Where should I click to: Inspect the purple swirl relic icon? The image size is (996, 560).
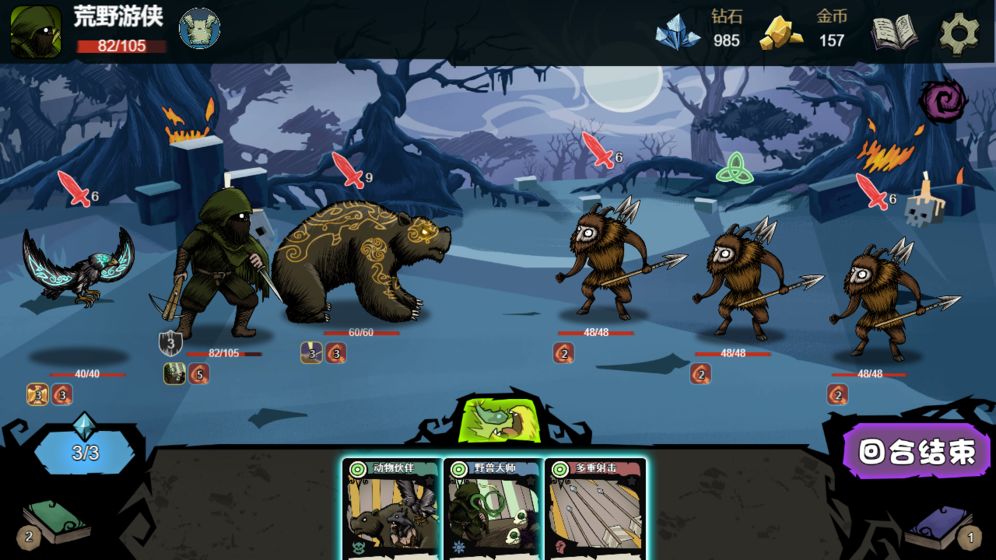coord(942,101)
